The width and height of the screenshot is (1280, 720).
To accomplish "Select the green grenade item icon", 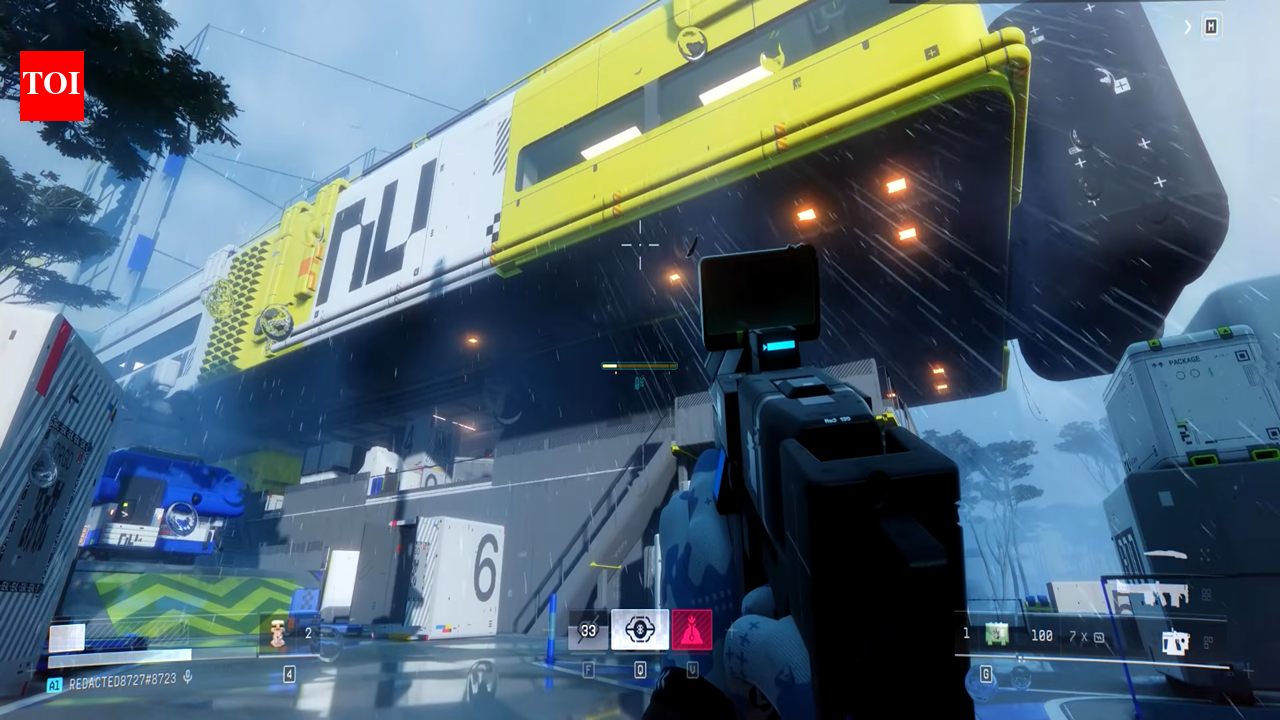I will [995, 634].
